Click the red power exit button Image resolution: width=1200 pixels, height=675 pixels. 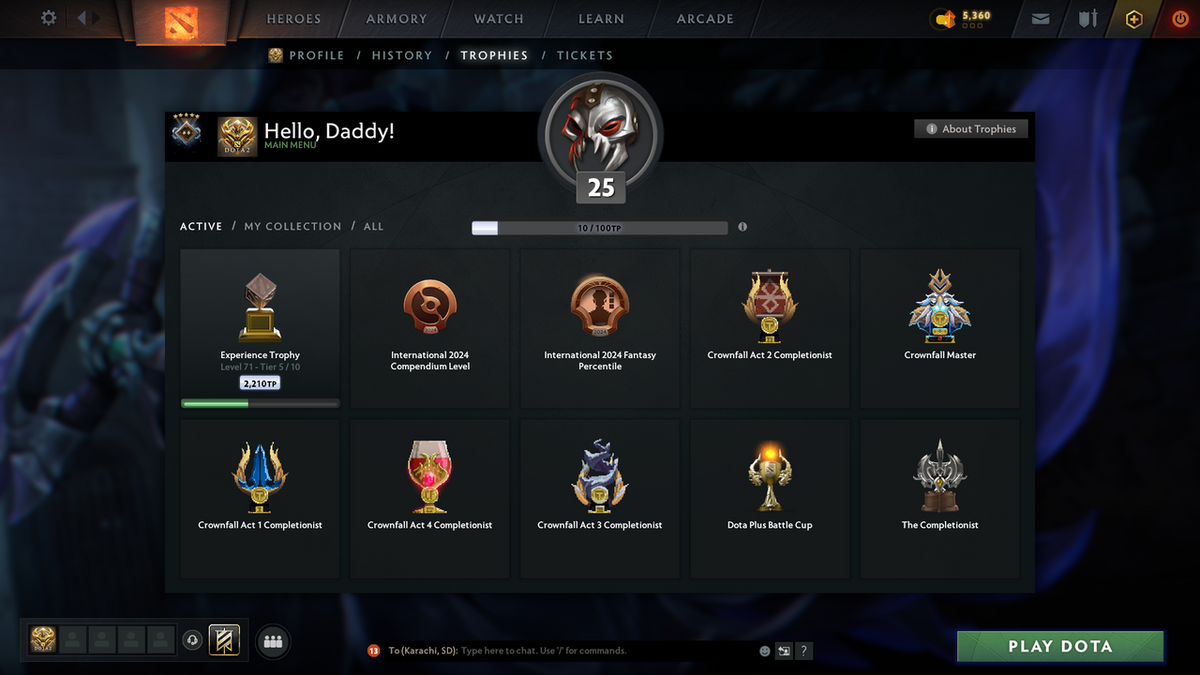[x=1180, y=19]
